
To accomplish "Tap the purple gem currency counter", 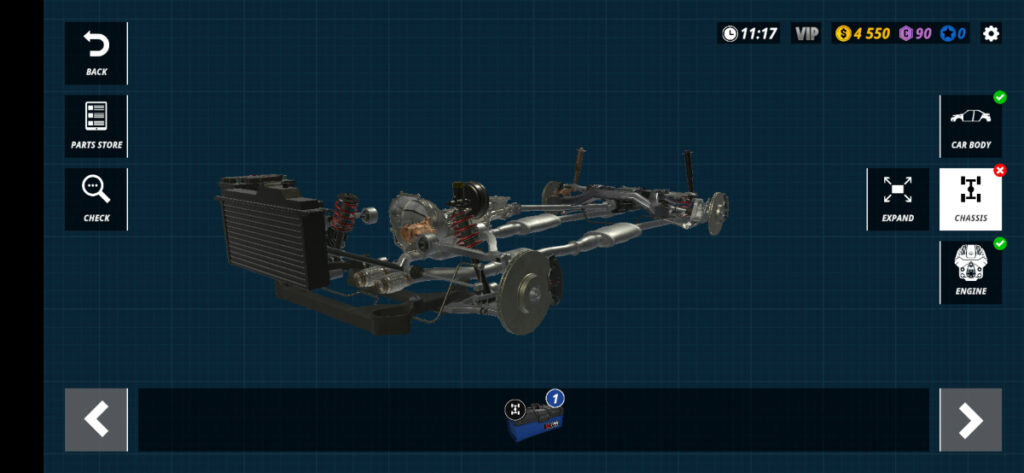I will [x=915, y=34].
